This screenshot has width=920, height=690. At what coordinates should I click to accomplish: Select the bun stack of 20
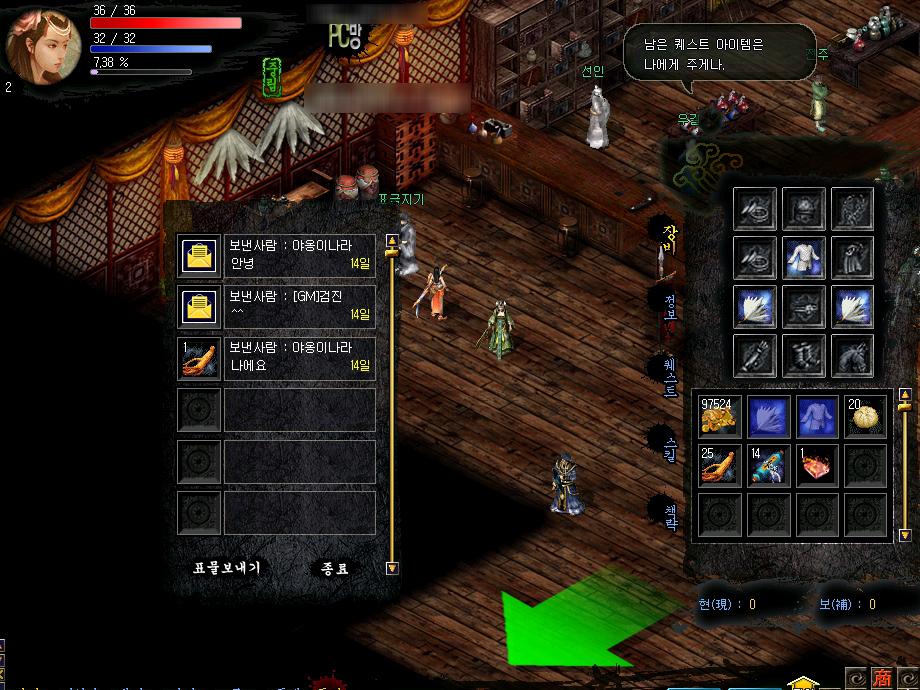click(866, 417)
